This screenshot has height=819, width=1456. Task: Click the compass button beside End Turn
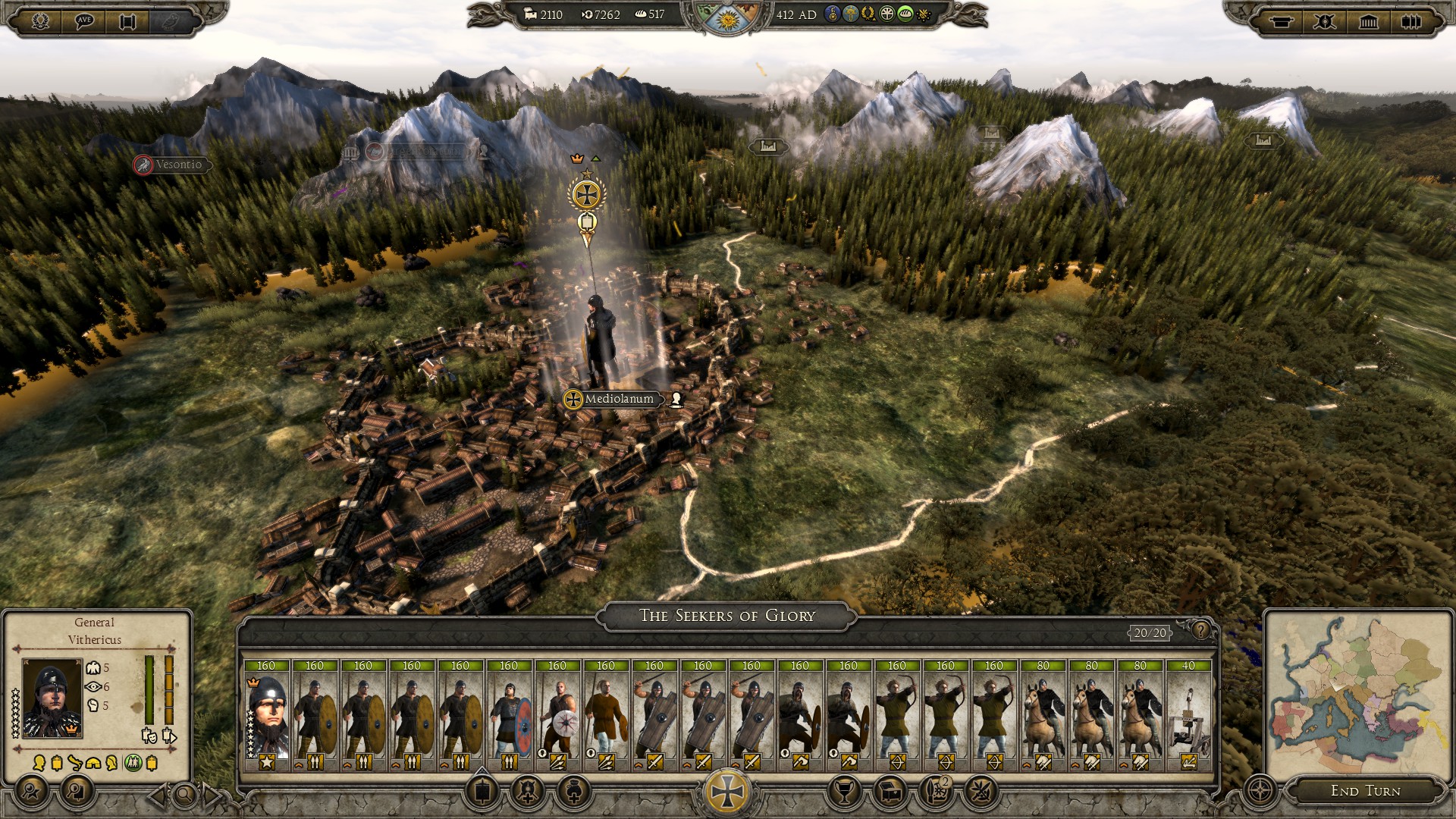click(1260, 791)
